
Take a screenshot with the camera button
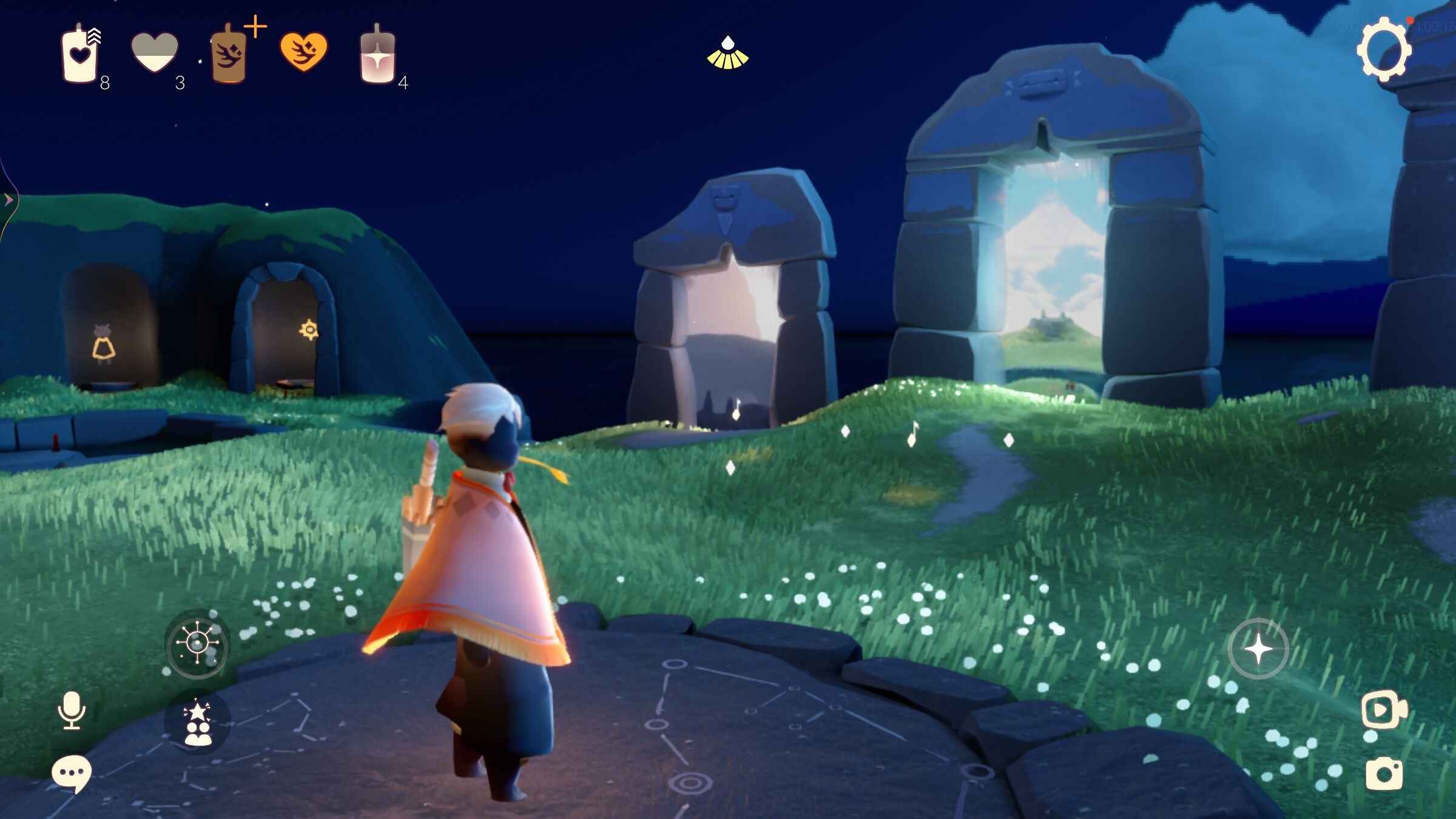1384,775
